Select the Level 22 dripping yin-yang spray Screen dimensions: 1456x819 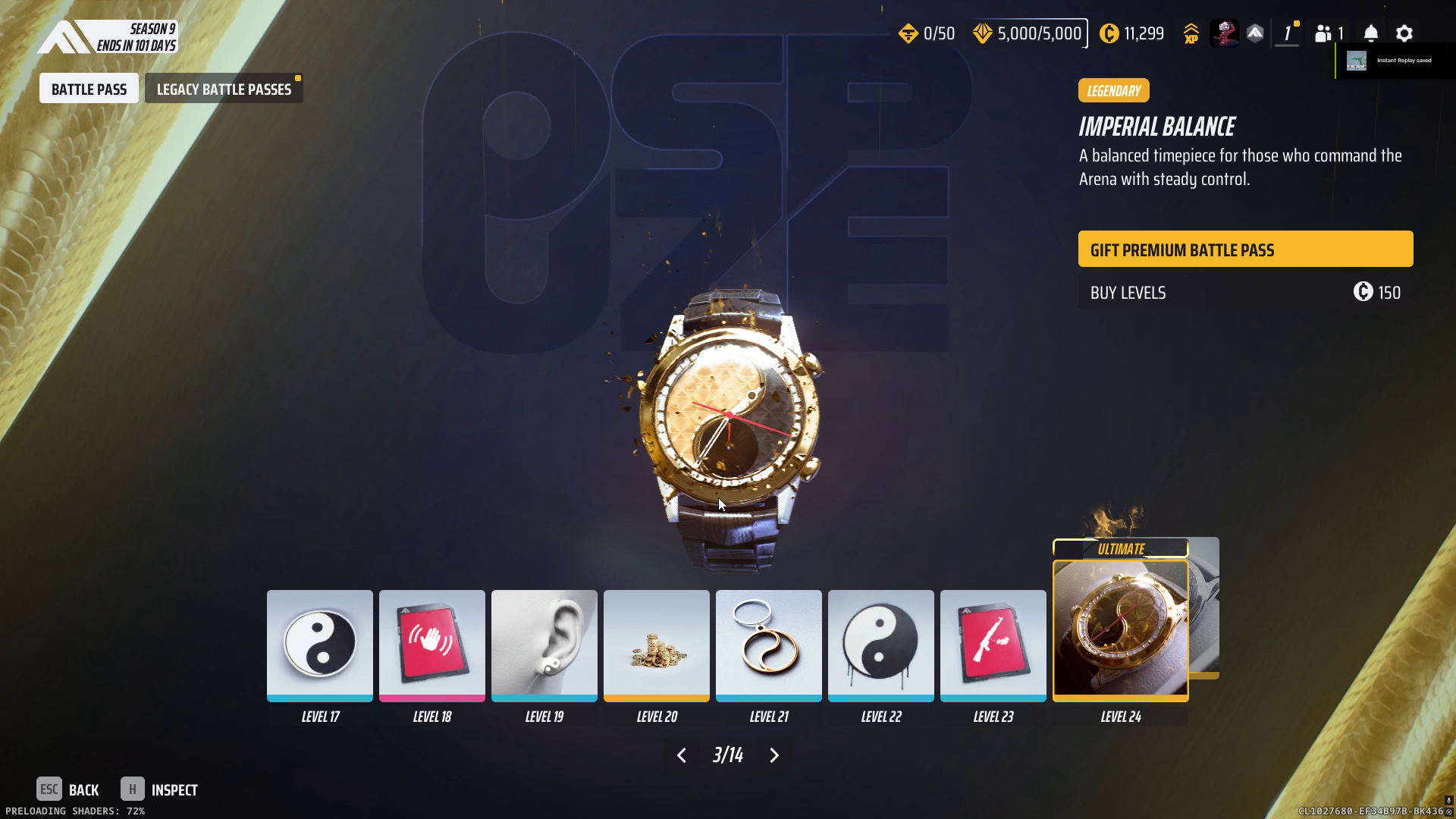pos(880,645)
